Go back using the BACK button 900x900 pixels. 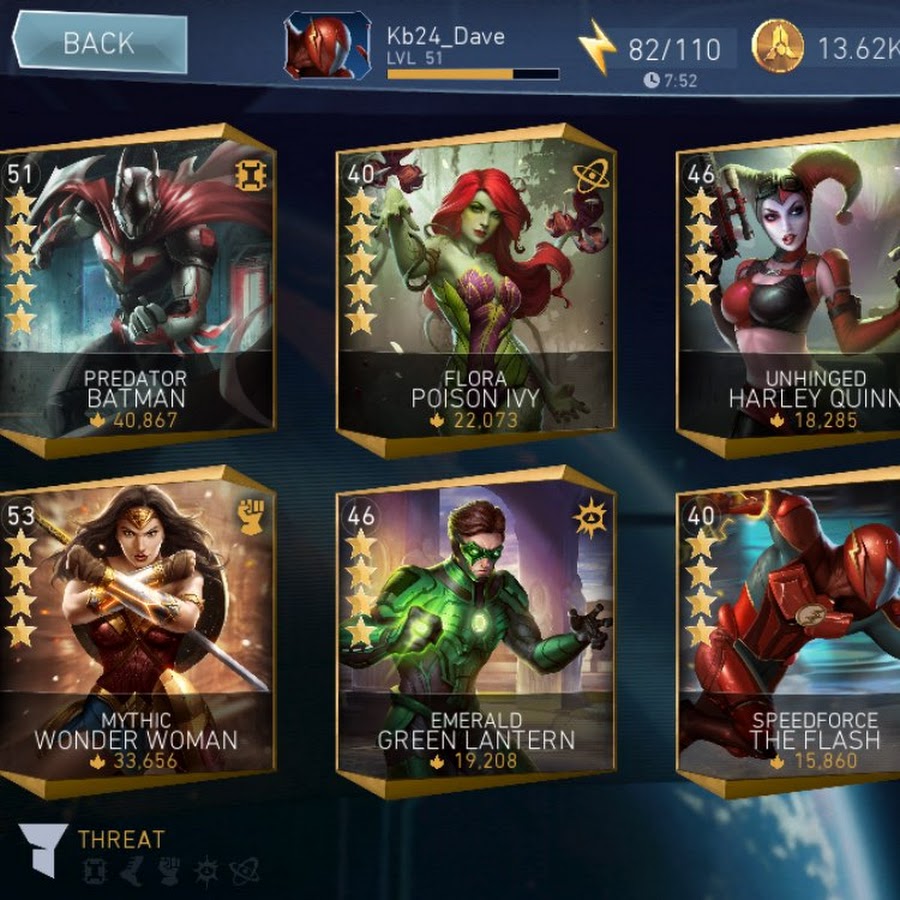click(99, 43)
